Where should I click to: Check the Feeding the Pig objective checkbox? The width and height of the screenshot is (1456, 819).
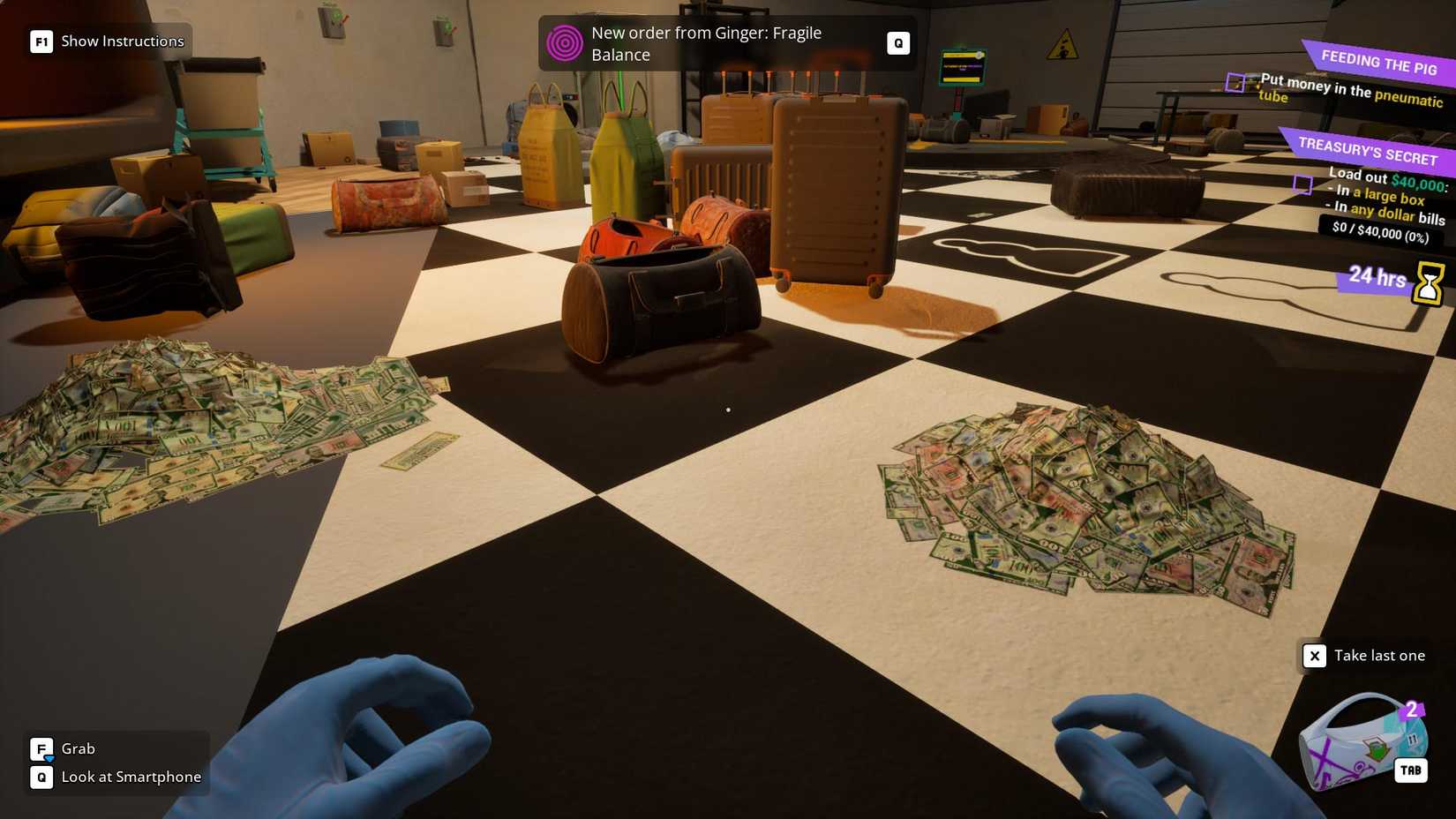[x=1235, y=83]
